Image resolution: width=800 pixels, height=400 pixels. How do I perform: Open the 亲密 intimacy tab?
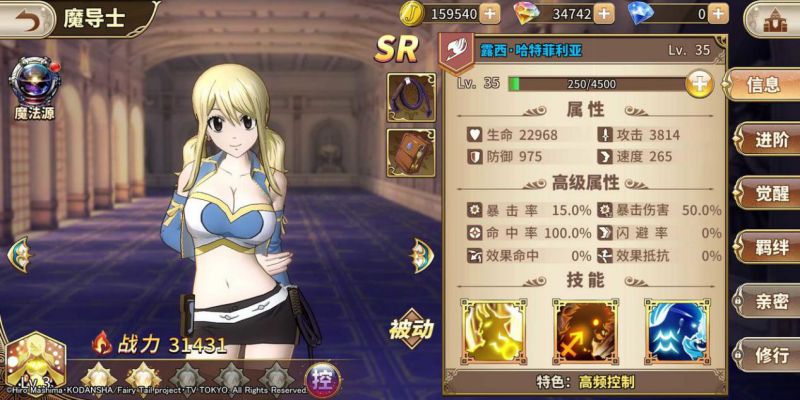pyautogui.click(x=768, y=299)
